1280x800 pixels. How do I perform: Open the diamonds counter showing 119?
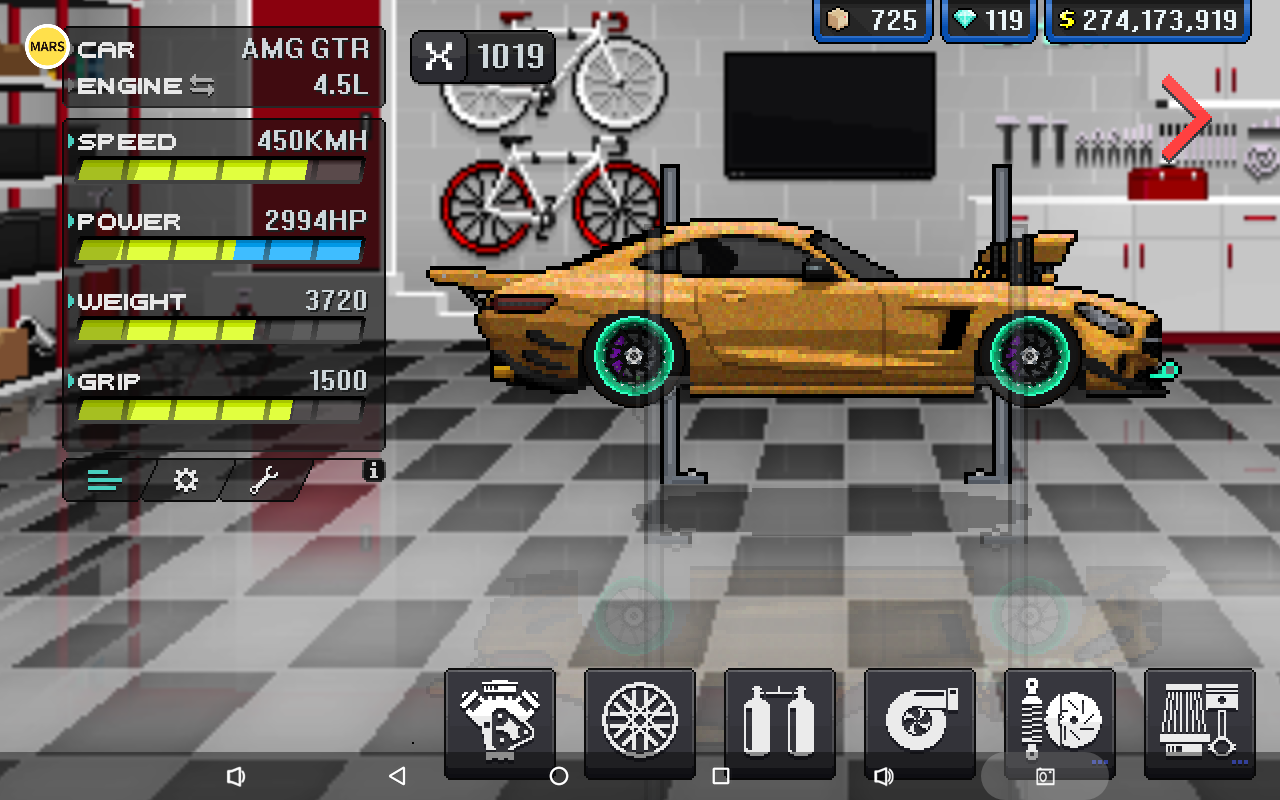(988, 20)
